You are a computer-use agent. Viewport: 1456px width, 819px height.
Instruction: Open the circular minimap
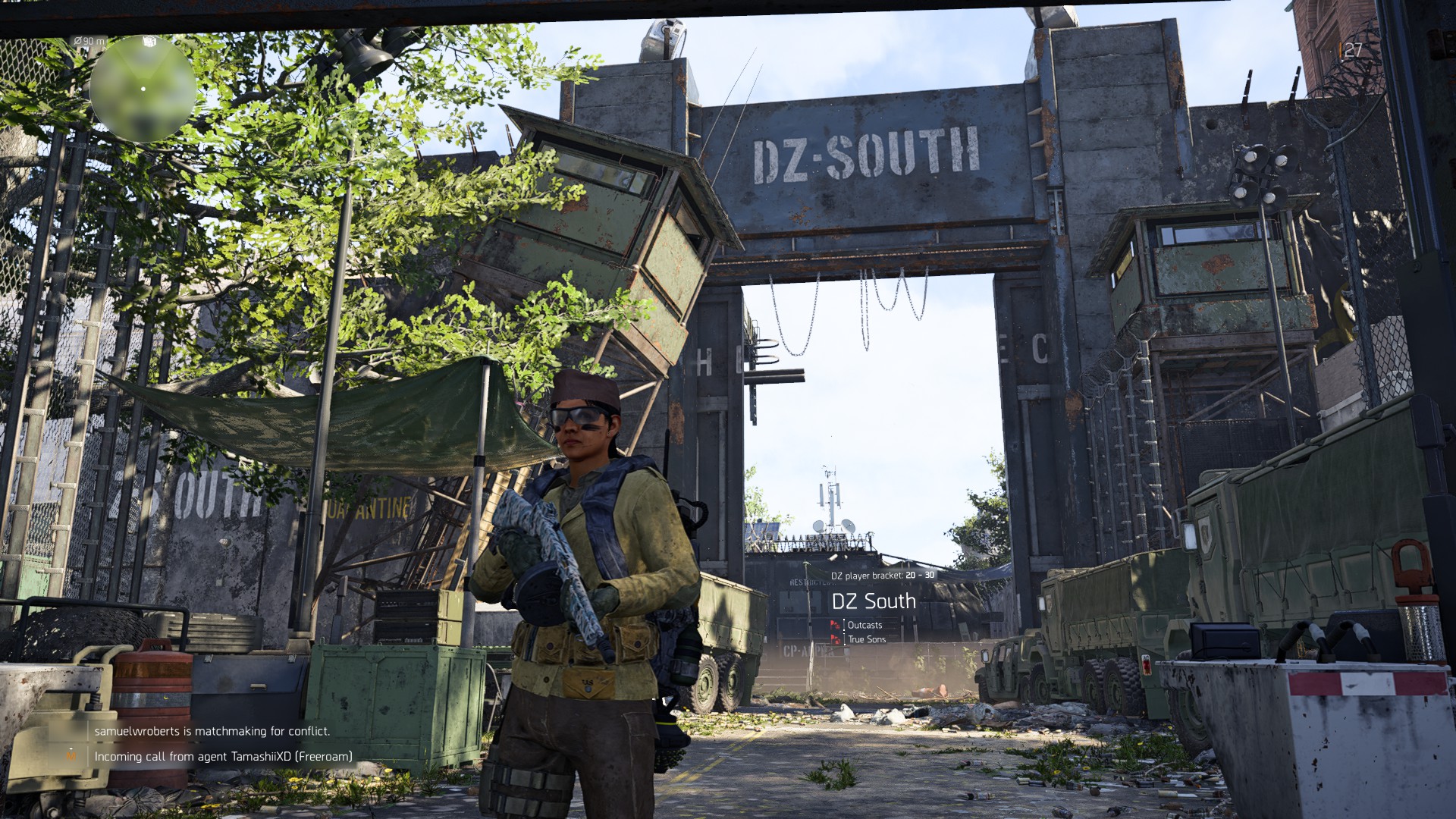pyautogui.click(x=143, y=89)
